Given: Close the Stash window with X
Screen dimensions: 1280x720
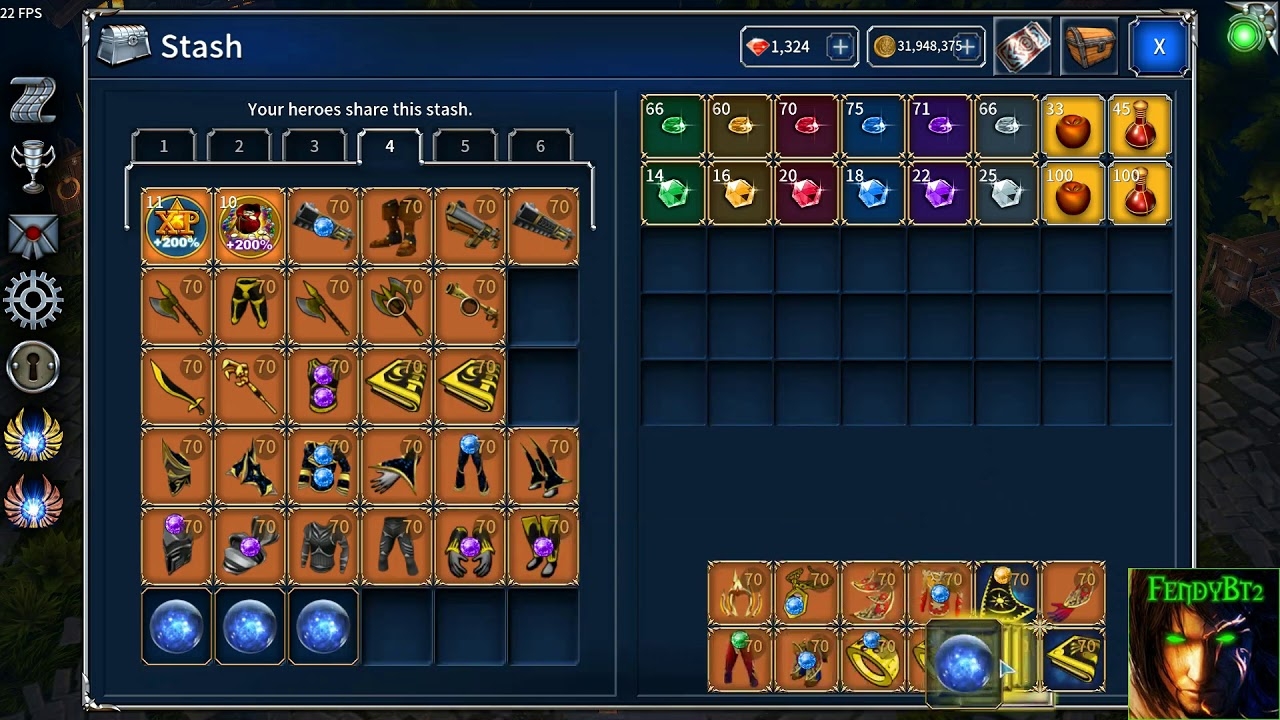Looking at the screenshot, I should pyautogui.click(x=1159, y=46).
